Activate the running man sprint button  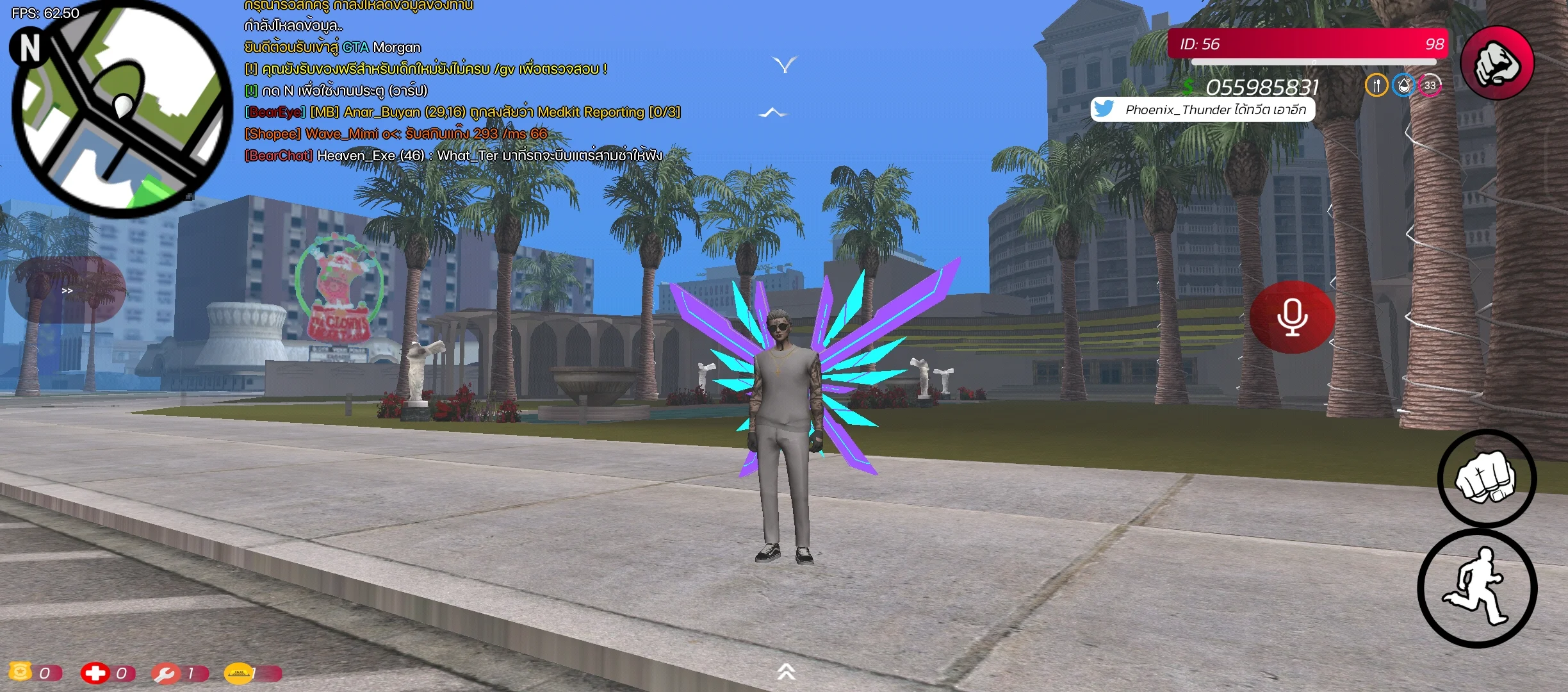pyautogui.click(x=1477, y=588)
